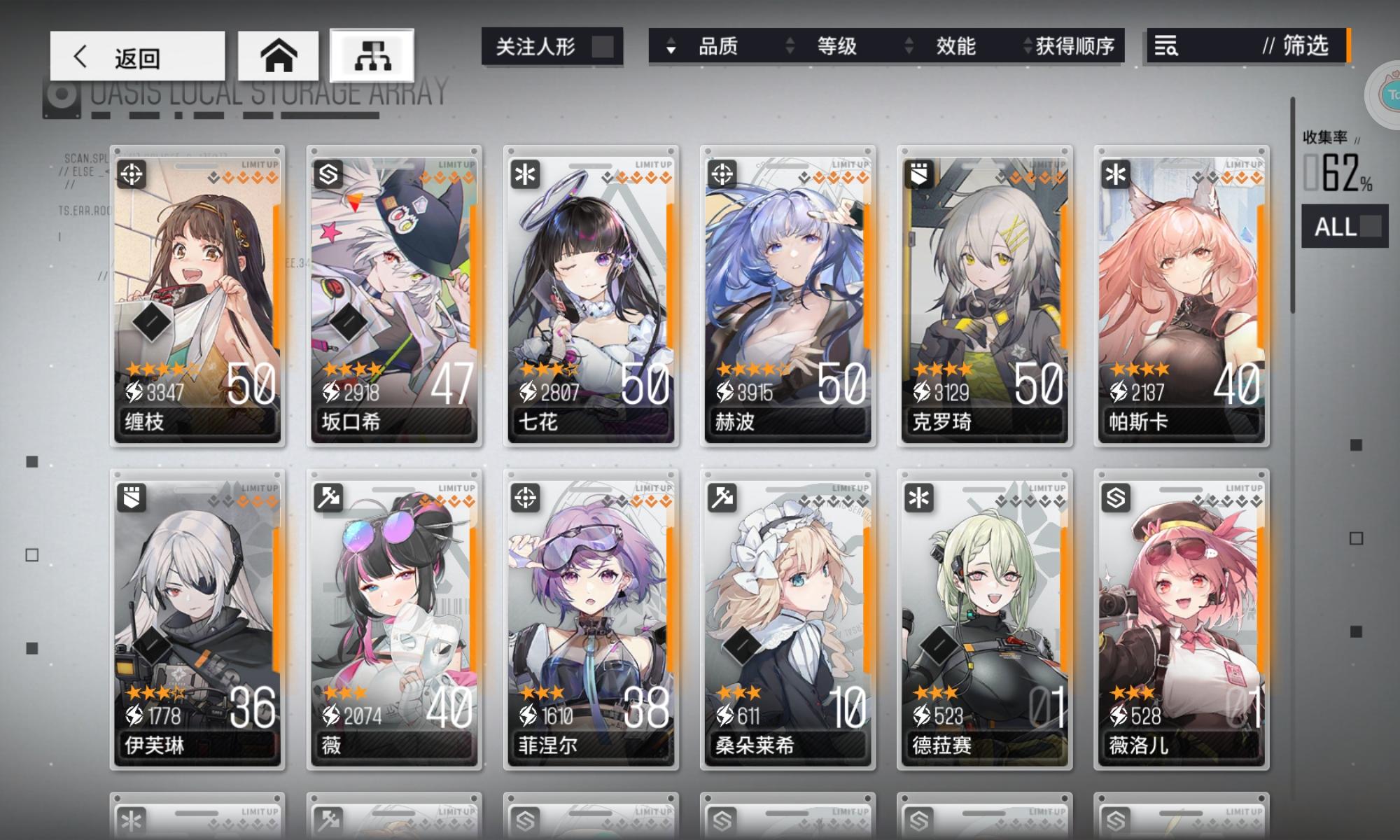Select 赫波's character card
This screenshot has width=1400, height=840.
786,294
